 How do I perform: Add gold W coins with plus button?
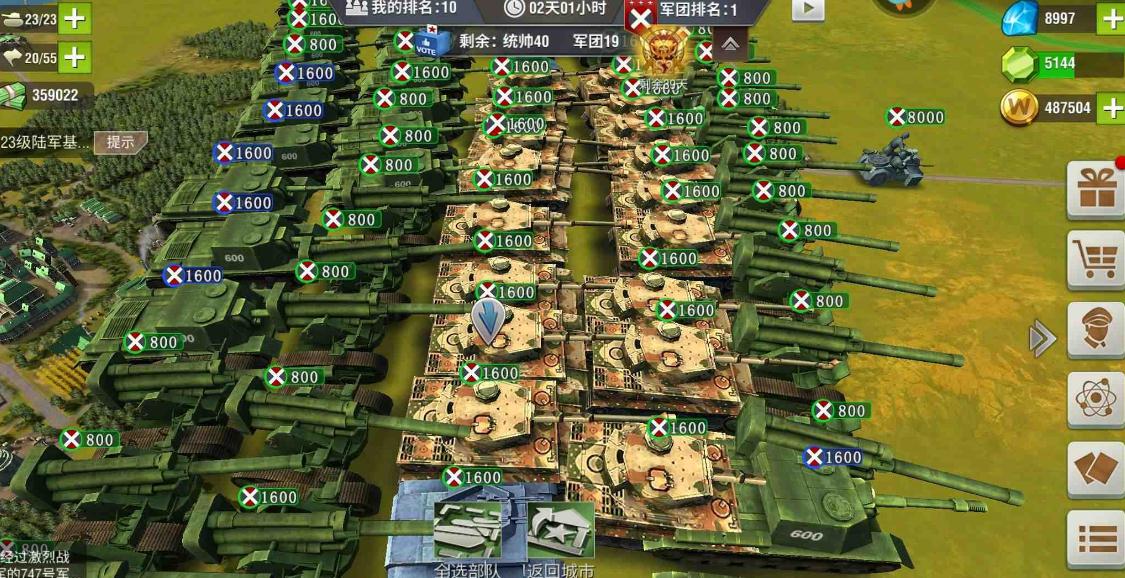[x=1111, y=107]
